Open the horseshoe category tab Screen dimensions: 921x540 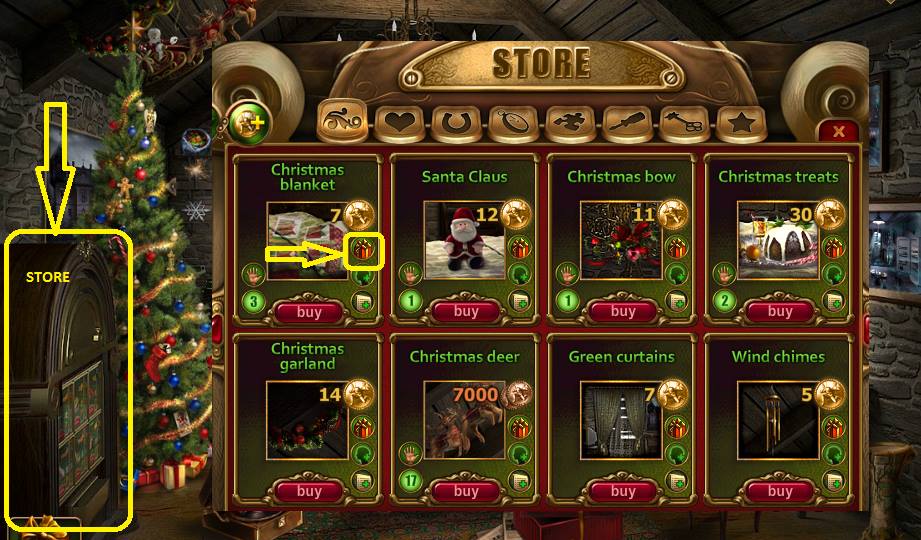(x=456, y=124)
